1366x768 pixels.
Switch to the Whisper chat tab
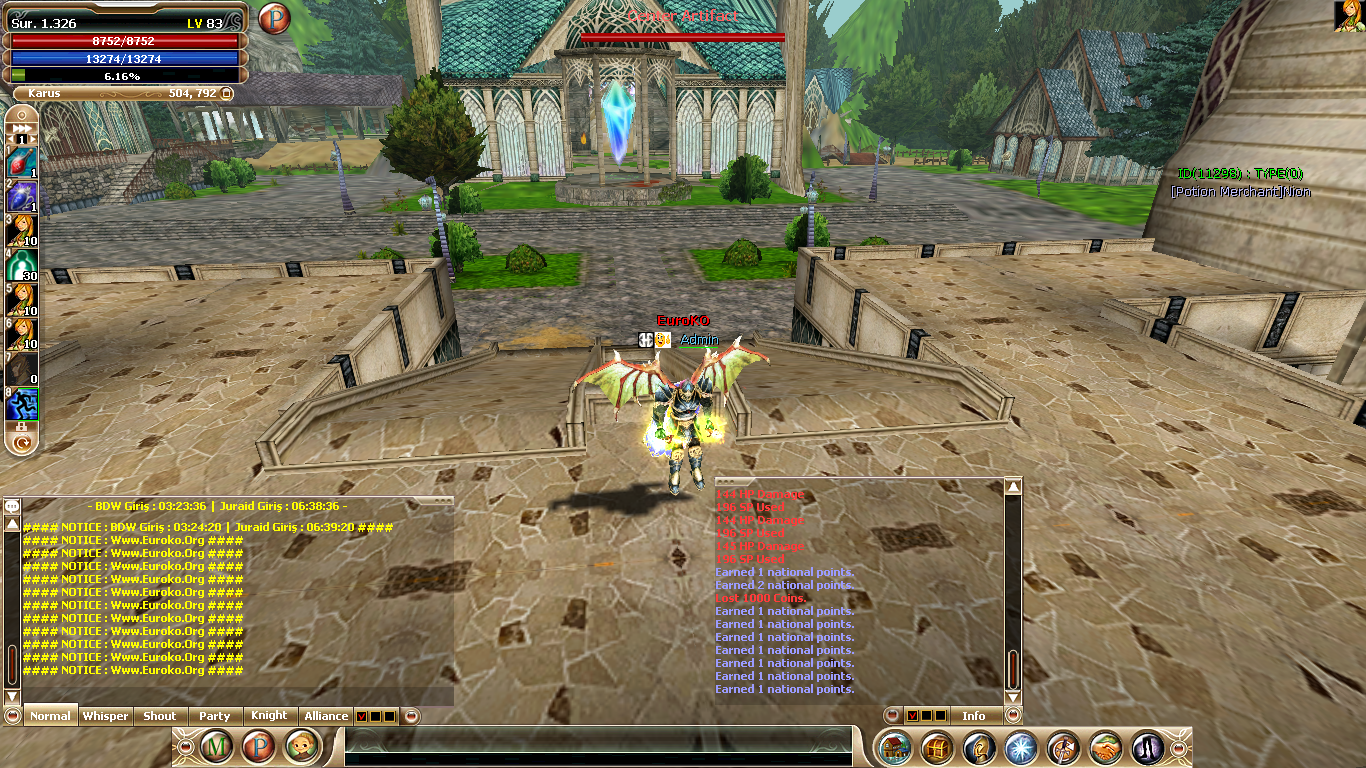(105, 716)
